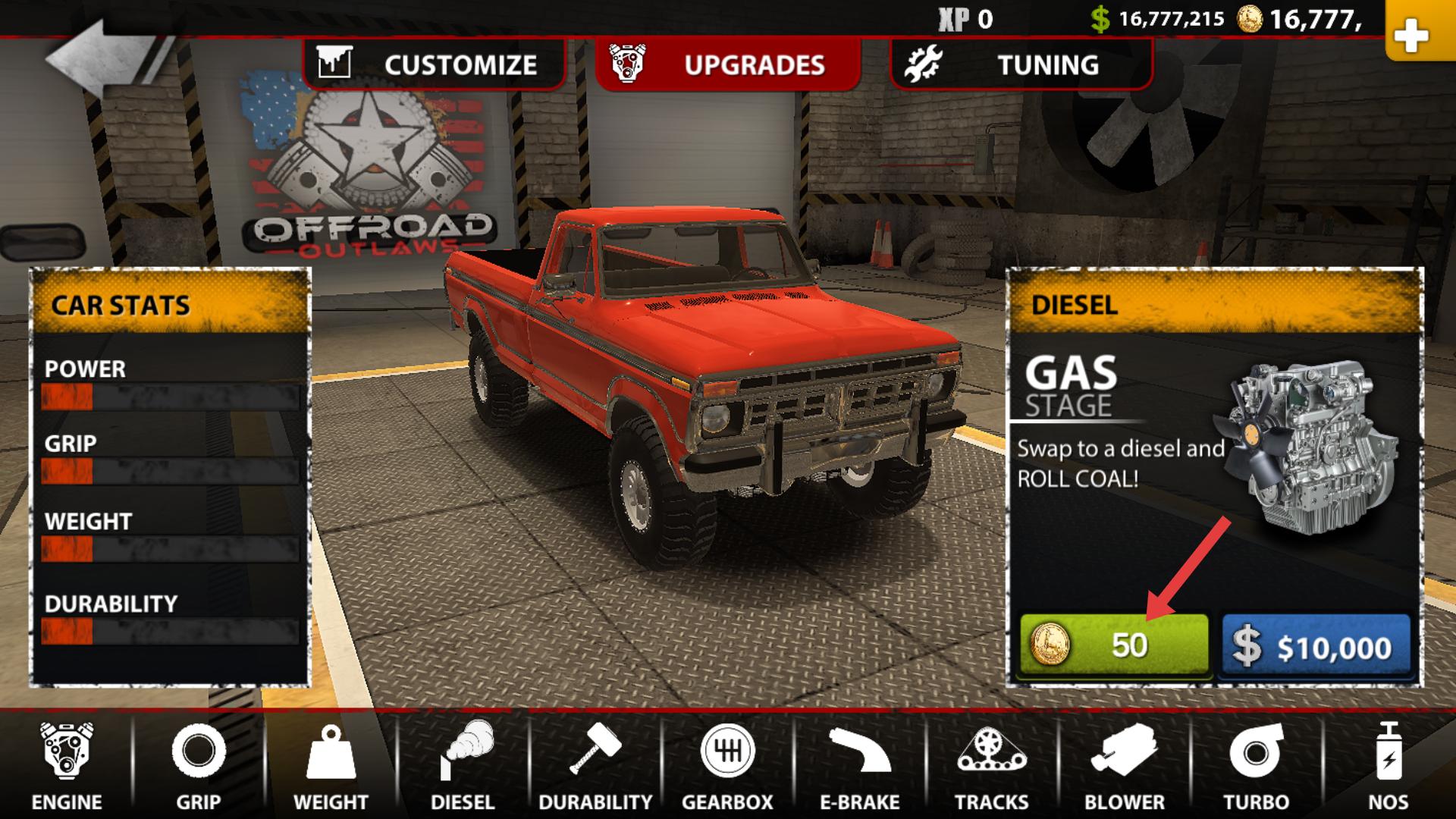Open the Weight upgrade category
Image resolution: width=1456 pixels, height=819 pixels.
click(x=331, y=766)
